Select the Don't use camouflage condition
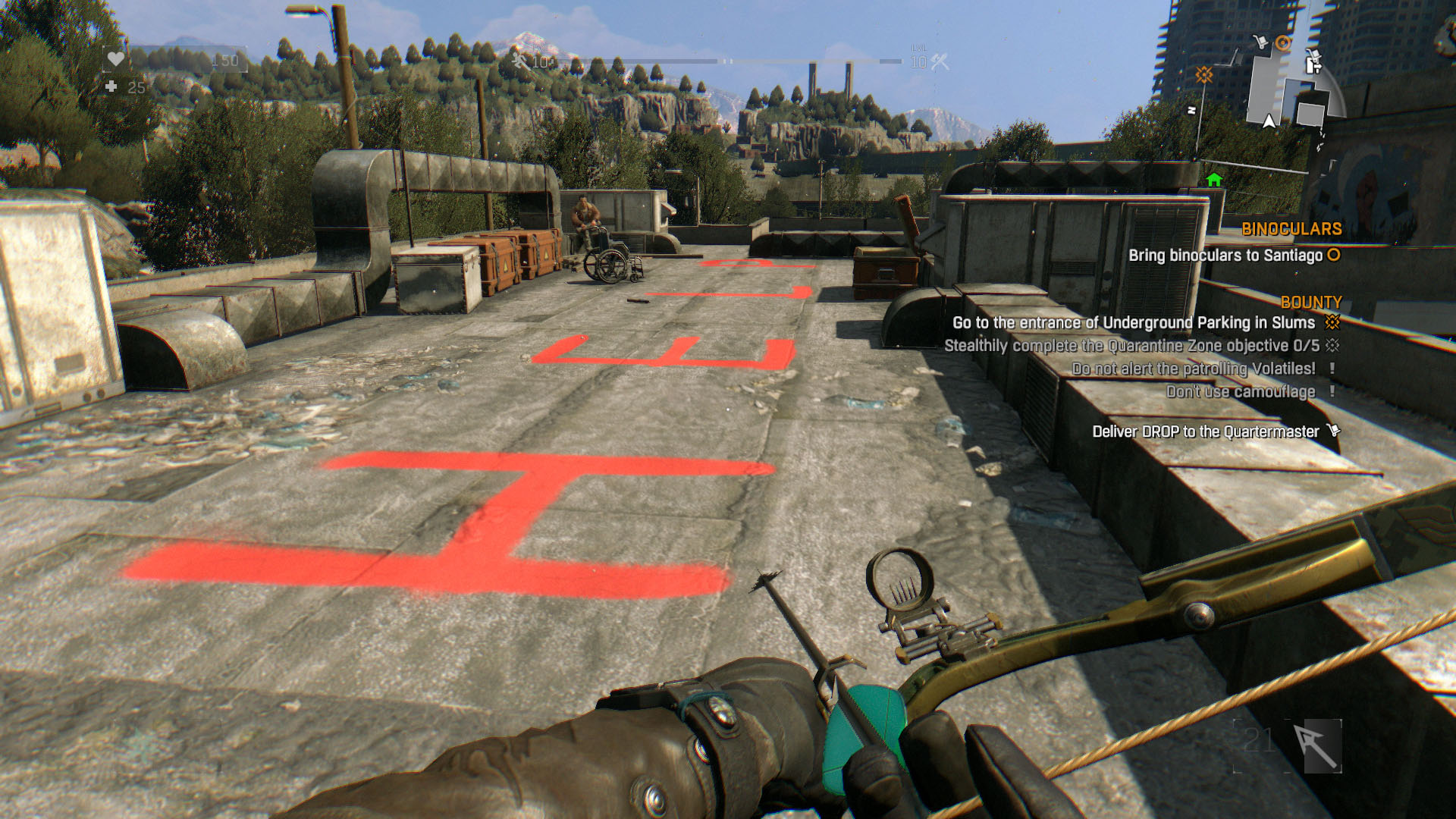Viewport: 1456px width, 819px height. [1241, 391]
